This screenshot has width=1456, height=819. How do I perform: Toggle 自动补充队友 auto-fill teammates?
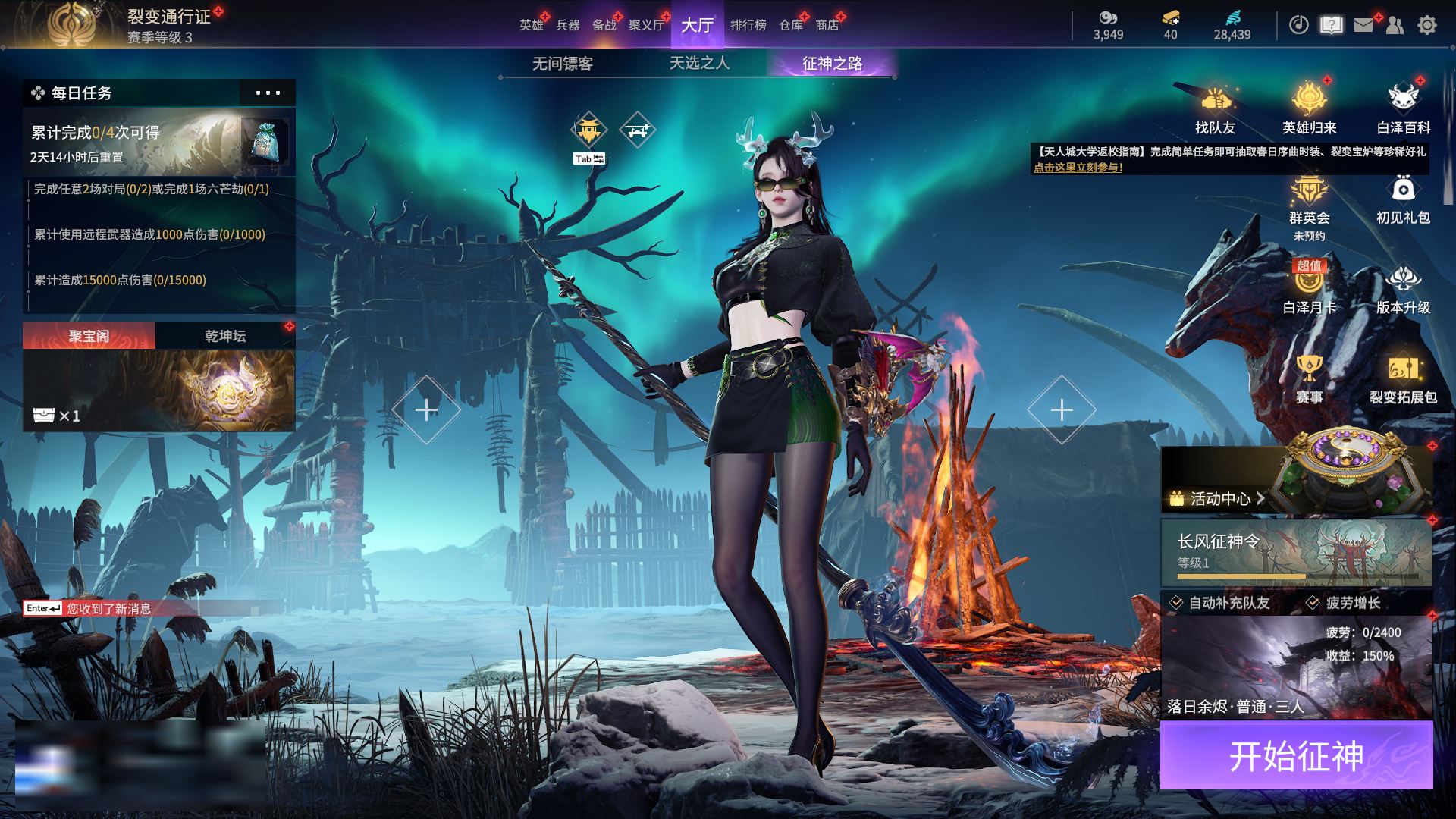click(x=1176, y=603)
